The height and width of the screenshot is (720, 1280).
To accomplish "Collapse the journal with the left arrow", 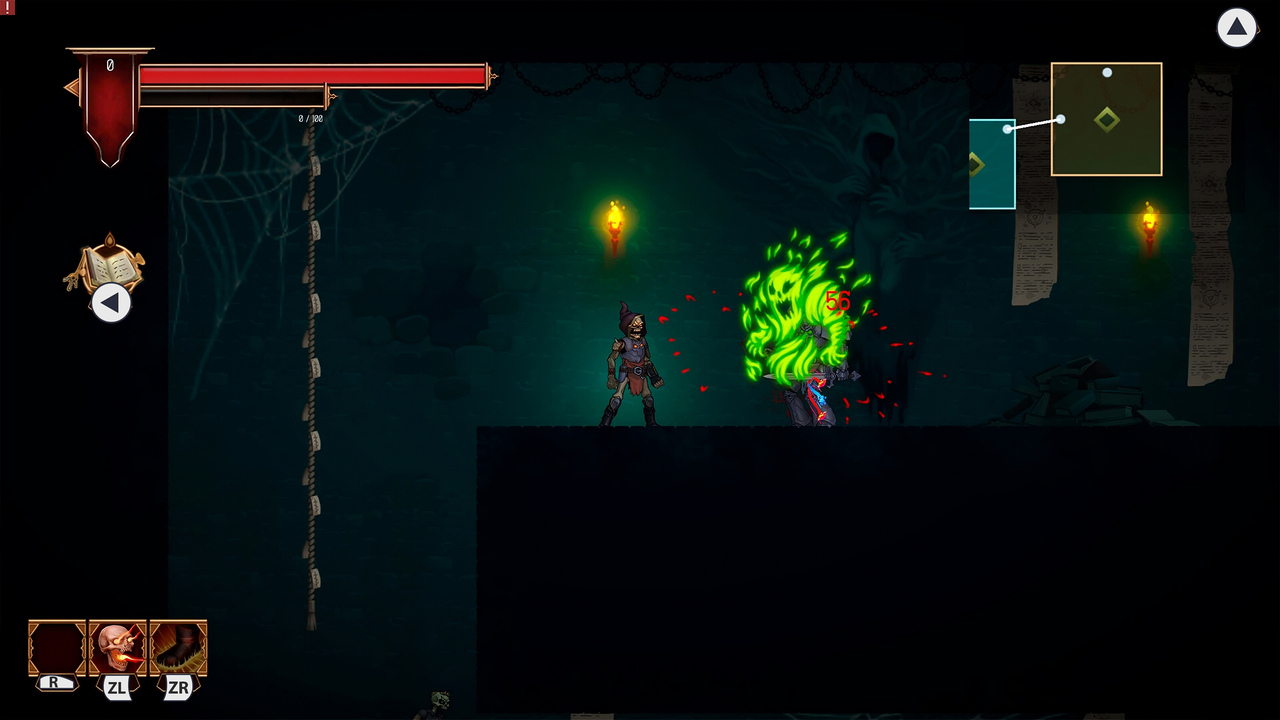I will point(111,303).
